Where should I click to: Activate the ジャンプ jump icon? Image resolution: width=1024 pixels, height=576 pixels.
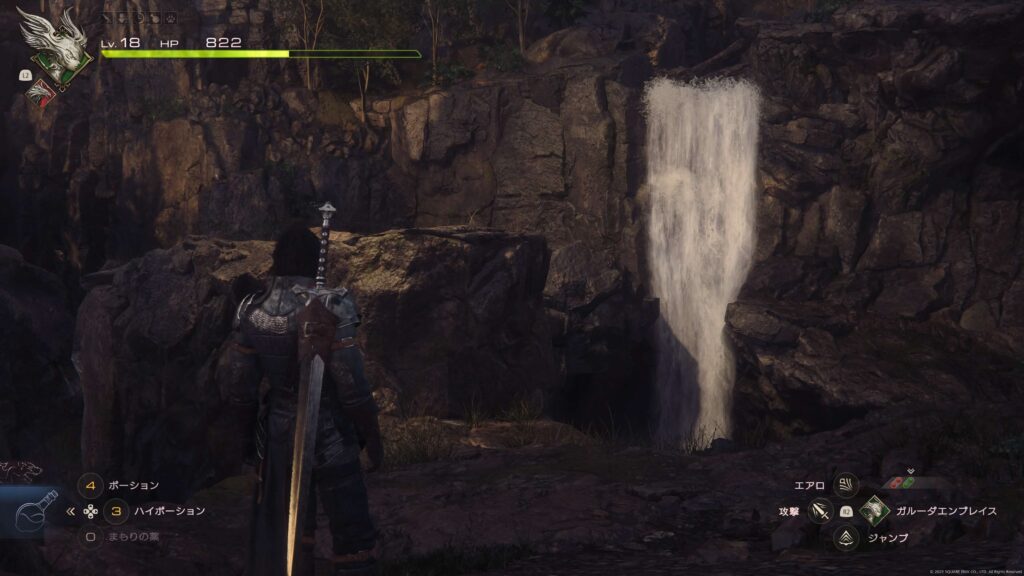coord(847,538)
